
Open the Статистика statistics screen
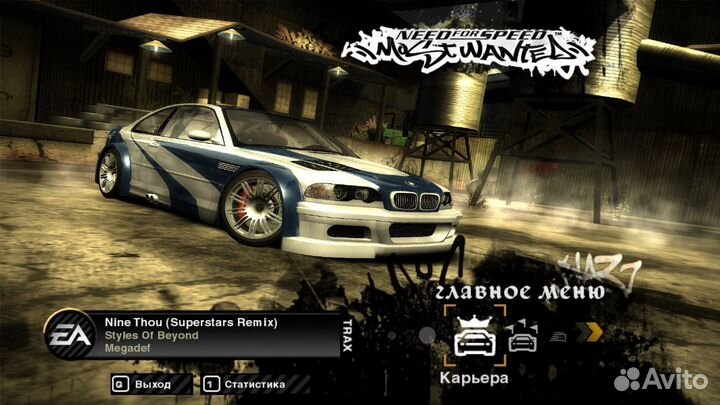click(x=244, y=384)
